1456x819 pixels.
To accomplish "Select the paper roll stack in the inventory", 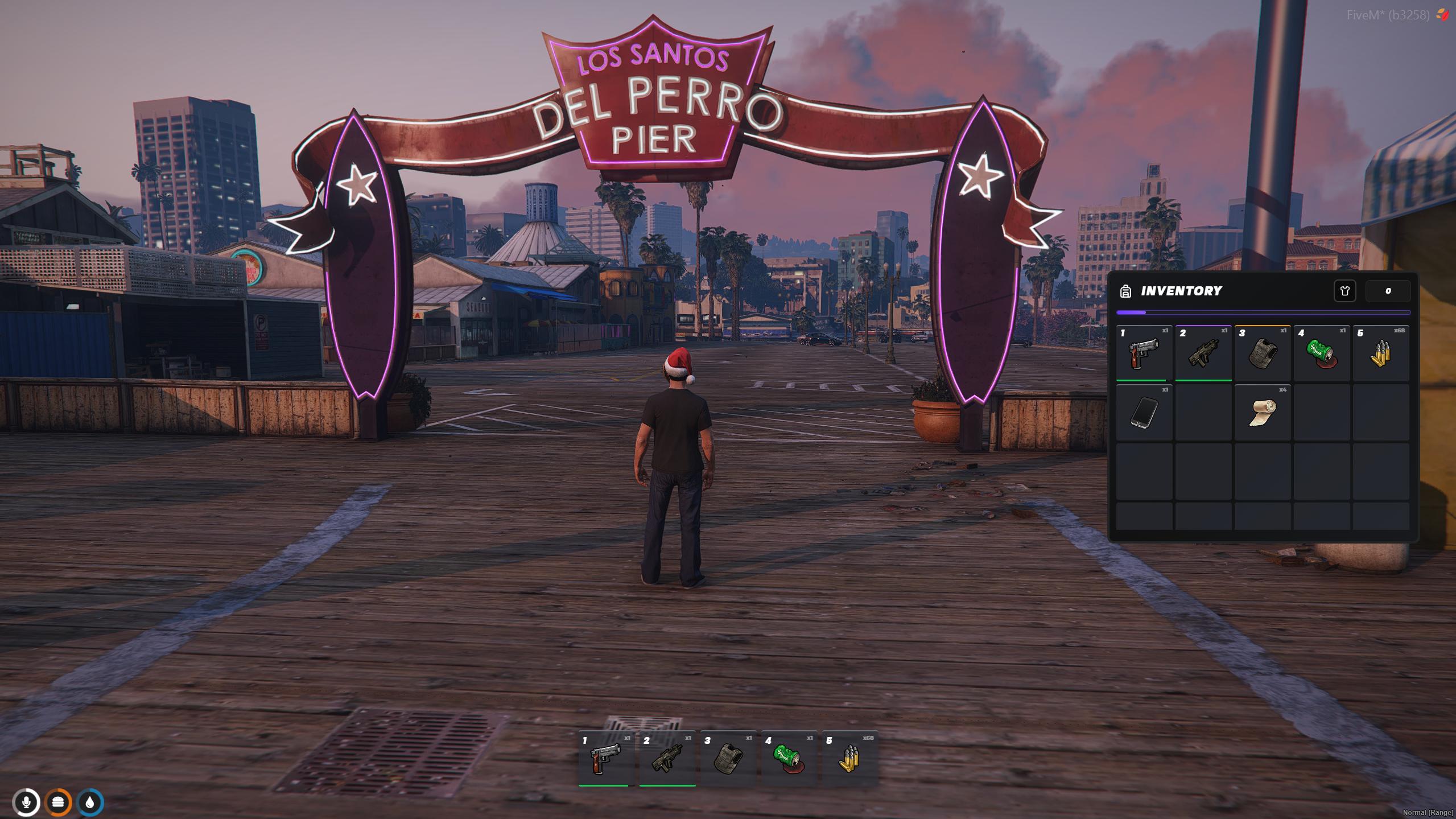I will (x=1262, y=413).
